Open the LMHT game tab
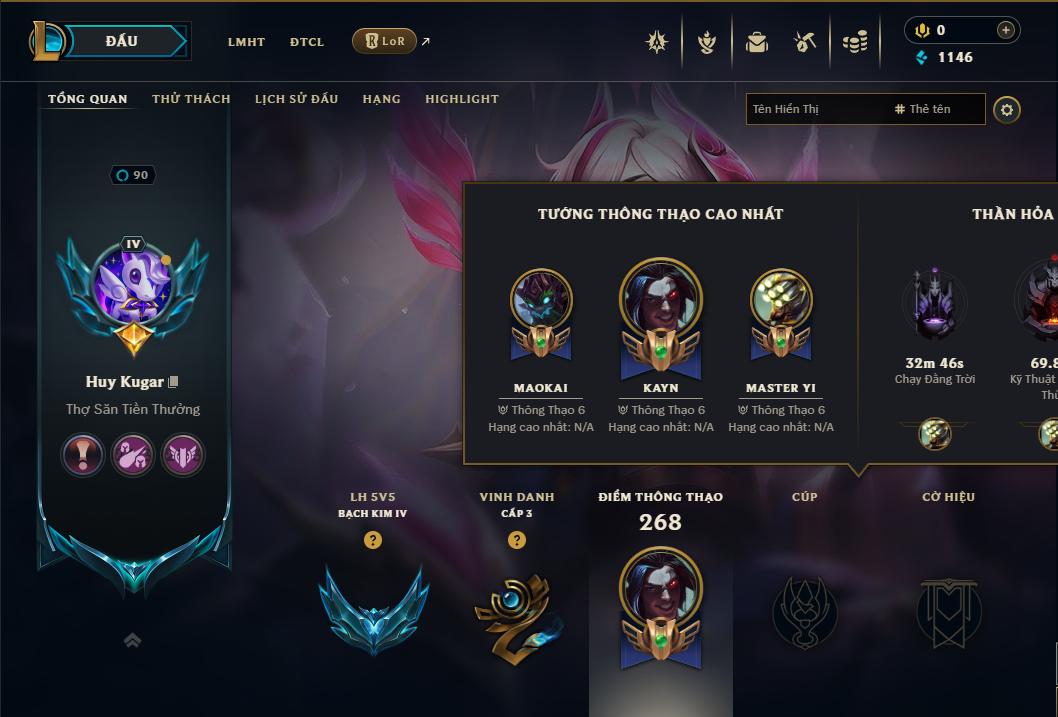This screenshot has width=1058, height=717. [x=246, y=42]
